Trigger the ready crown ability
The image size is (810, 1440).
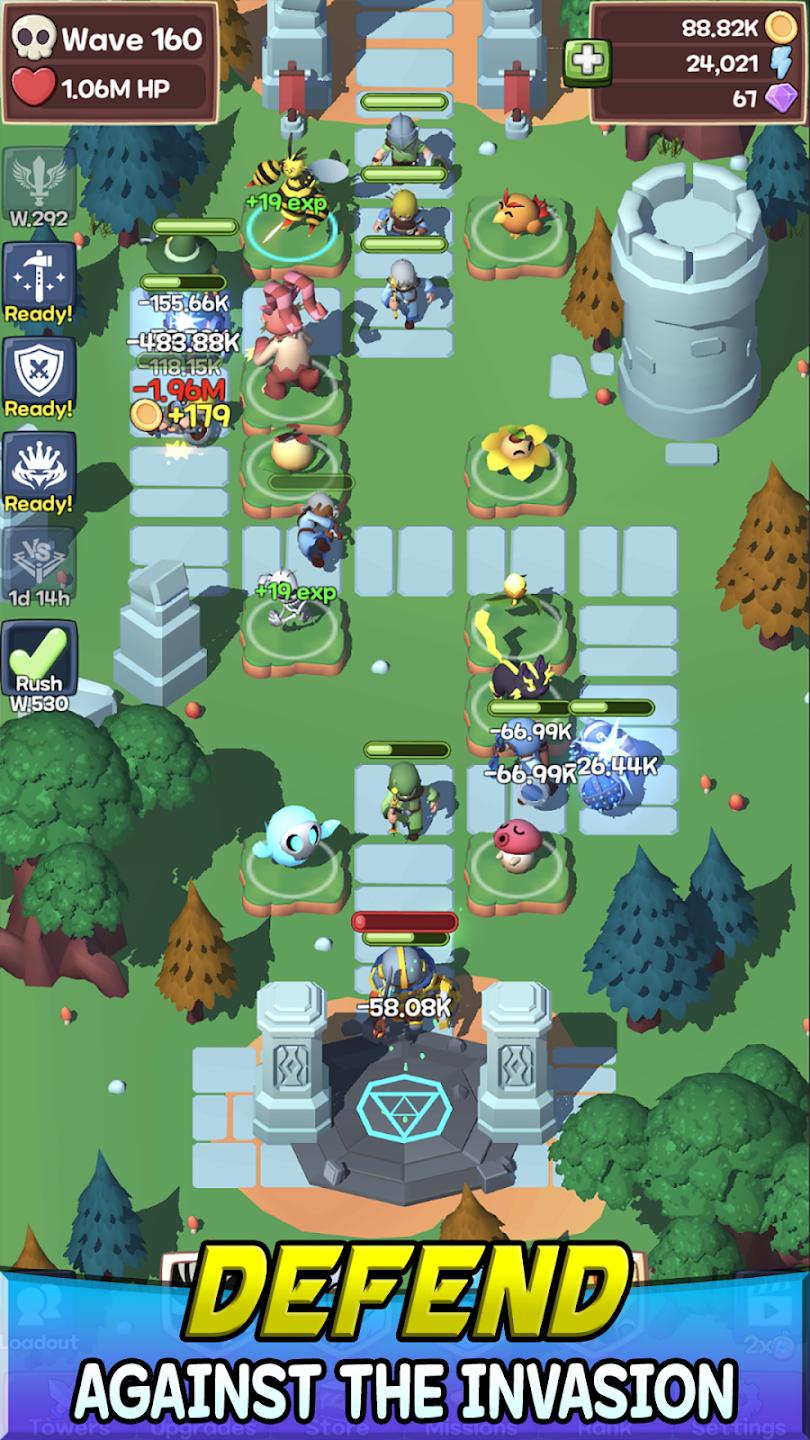[x=39, y=471]
